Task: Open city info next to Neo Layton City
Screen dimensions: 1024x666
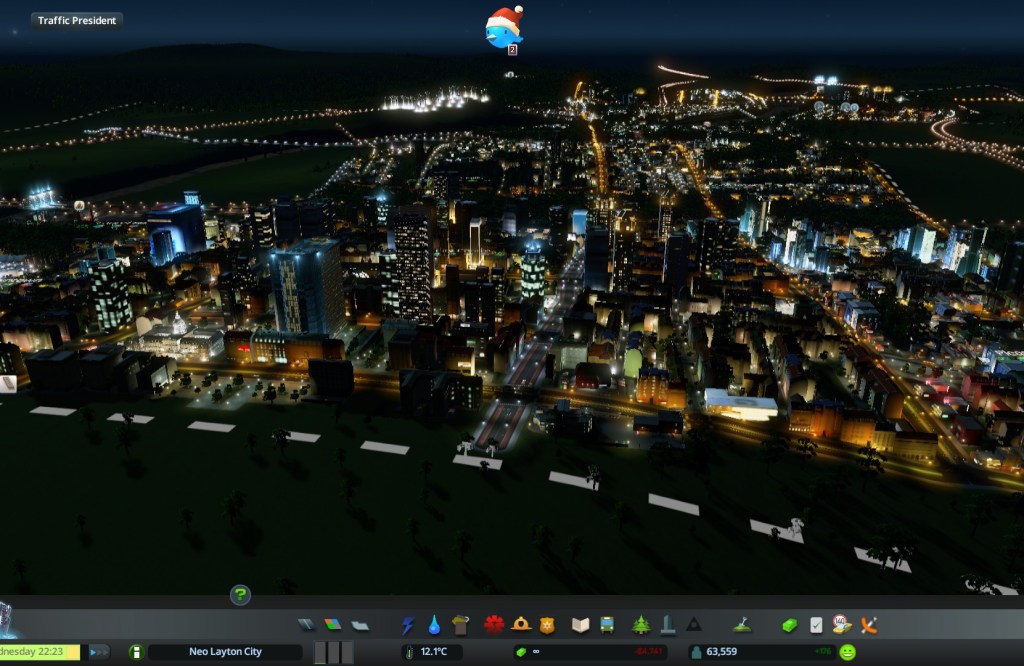Action: pyautogui.click(x=136, y=652)
